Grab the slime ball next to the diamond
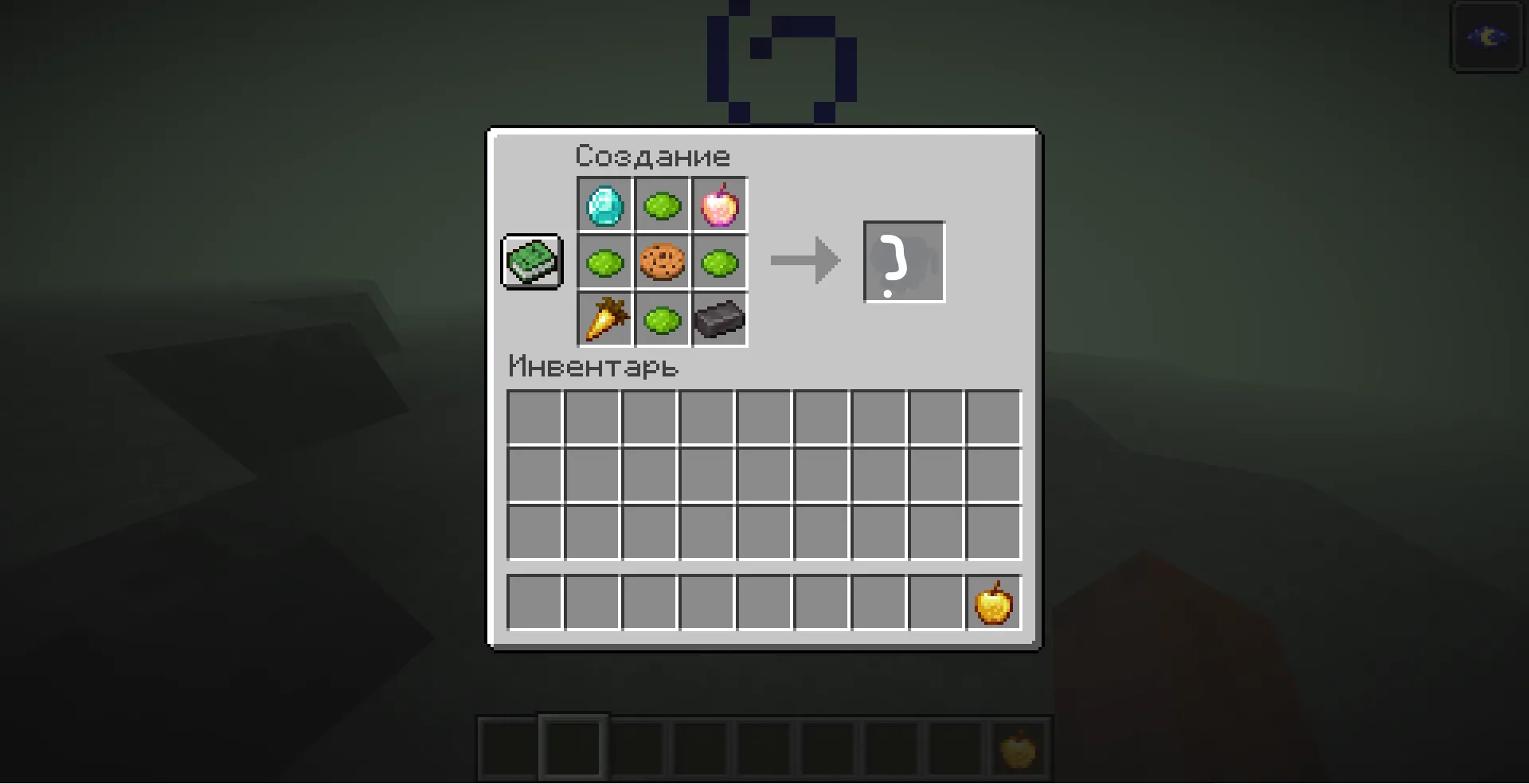This screenshot has height=784, width=1529. tap(662, 205)
